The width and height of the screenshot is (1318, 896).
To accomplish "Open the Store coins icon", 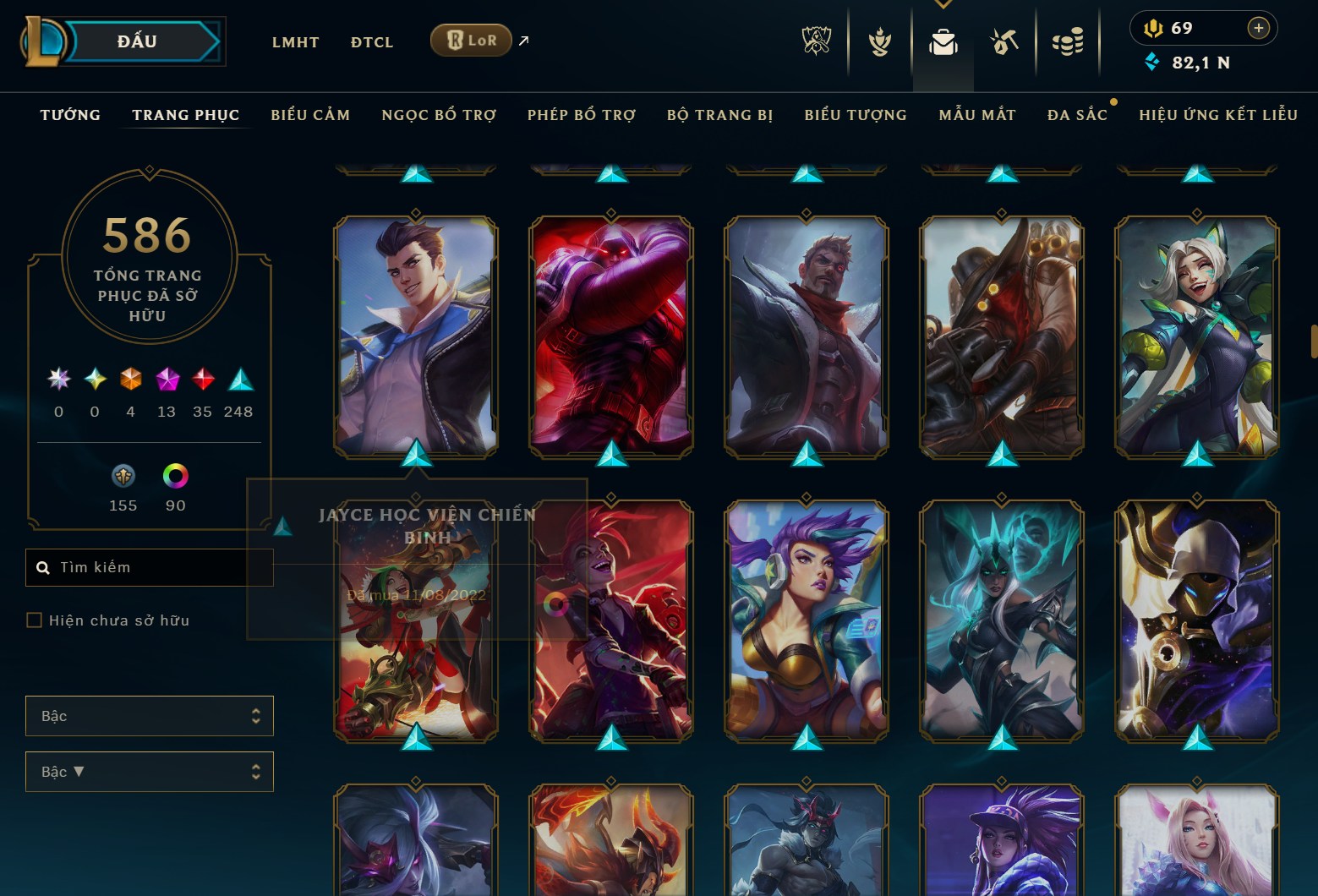I will click(x=1068, y=40).
